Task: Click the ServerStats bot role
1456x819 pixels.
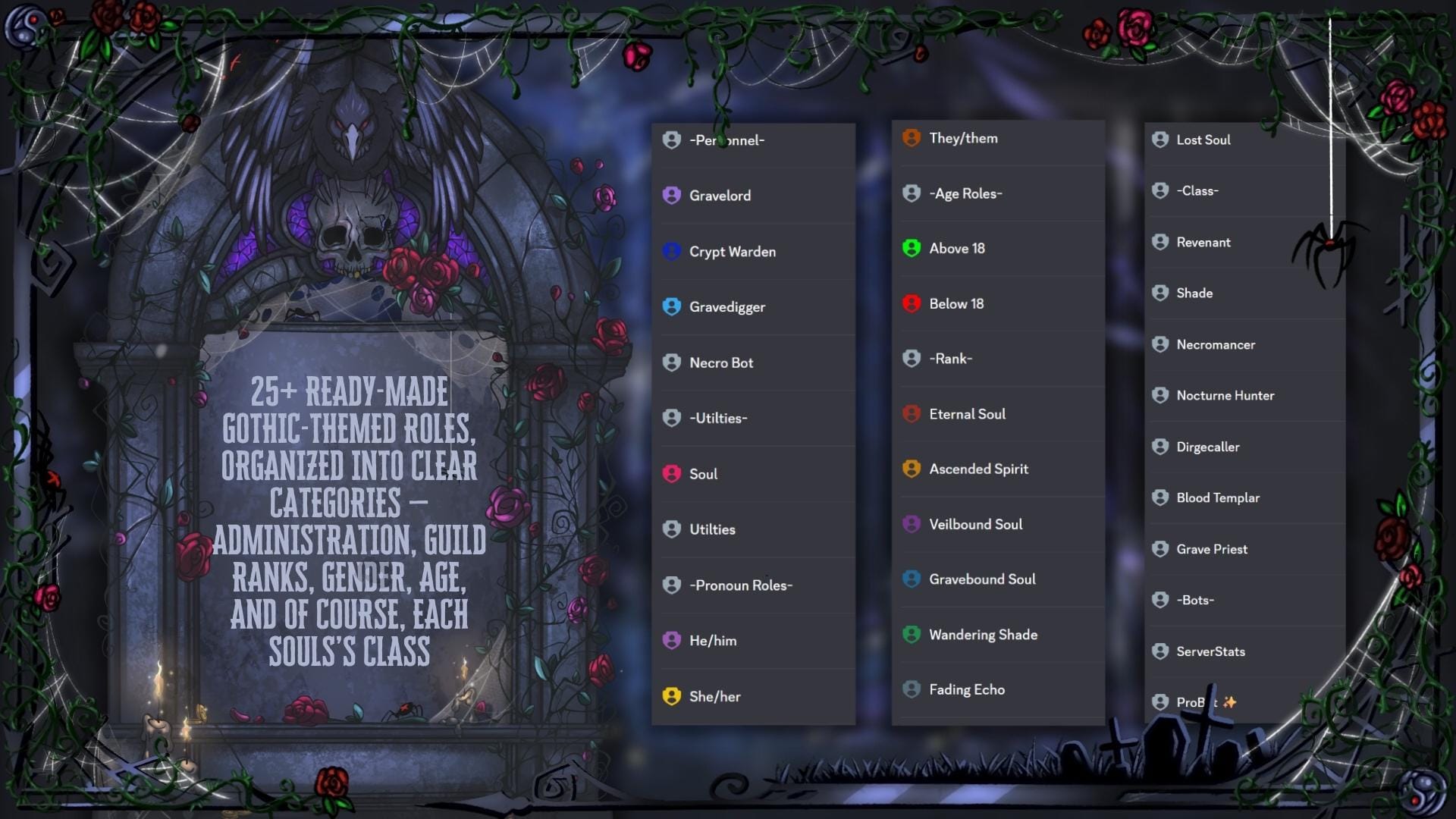Action: (x=1210, y=651)
